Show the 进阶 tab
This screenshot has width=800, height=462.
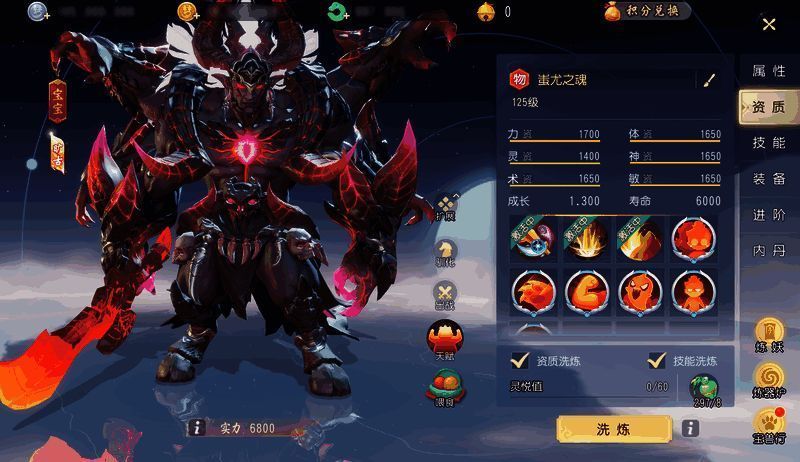tap(768, 215)
